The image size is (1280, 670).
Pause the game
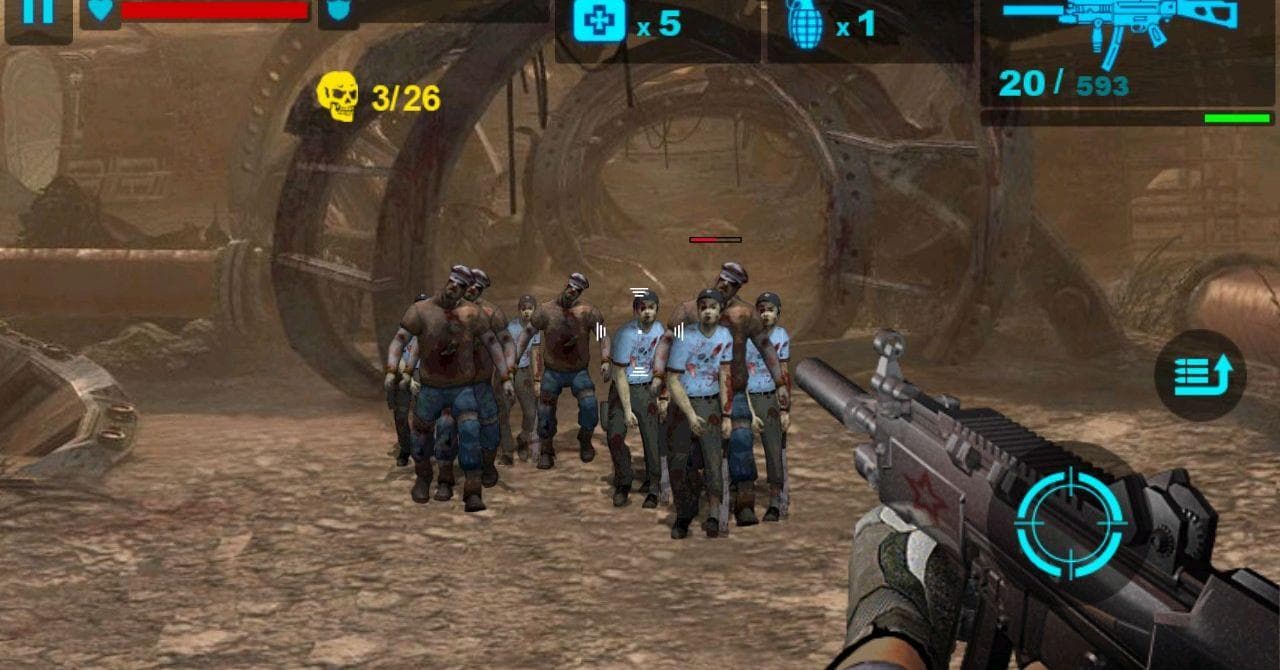click(38, 15)
